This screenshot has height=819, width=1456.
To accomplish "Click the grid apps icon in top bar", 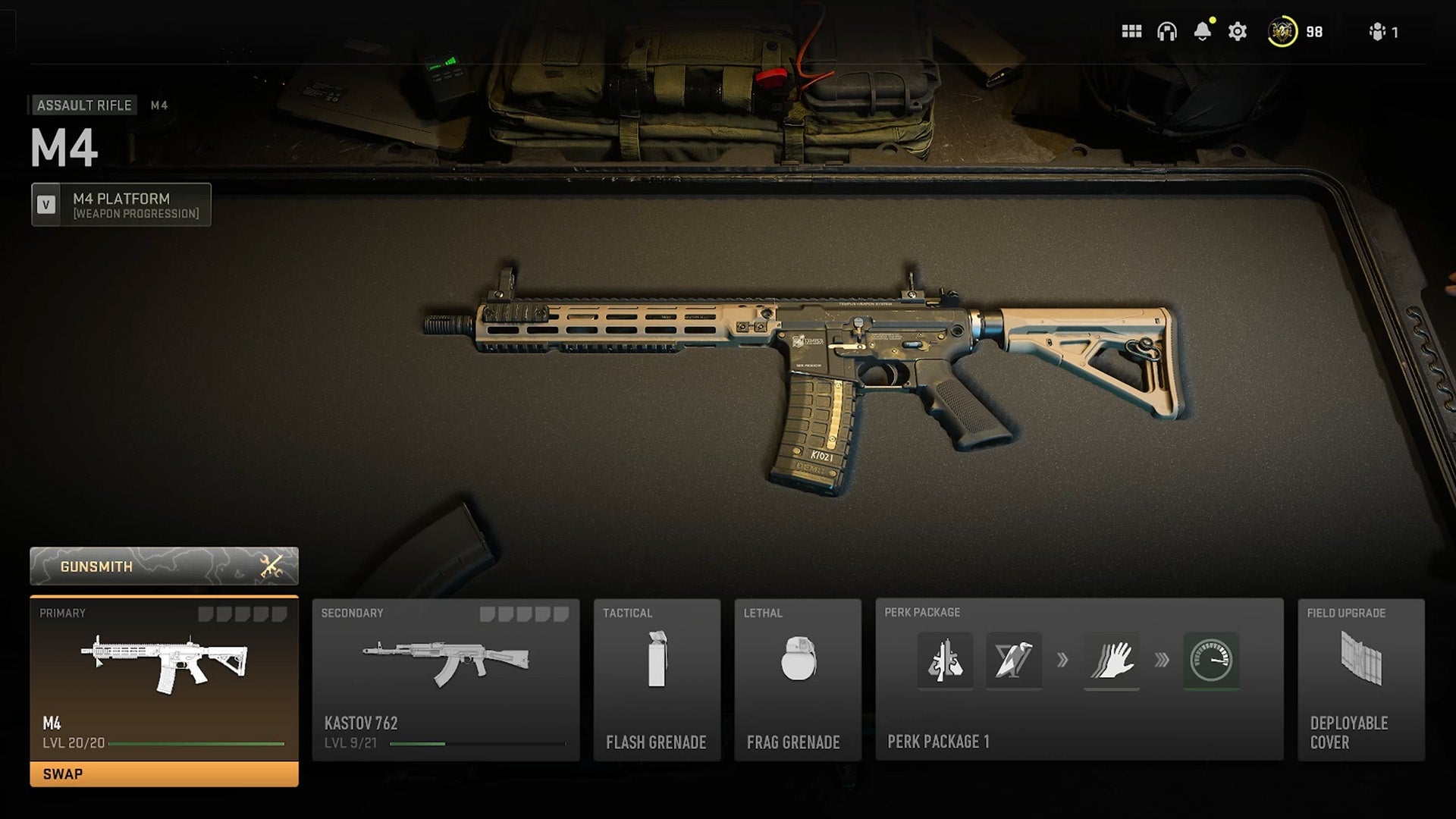I will click(1131, 32).
